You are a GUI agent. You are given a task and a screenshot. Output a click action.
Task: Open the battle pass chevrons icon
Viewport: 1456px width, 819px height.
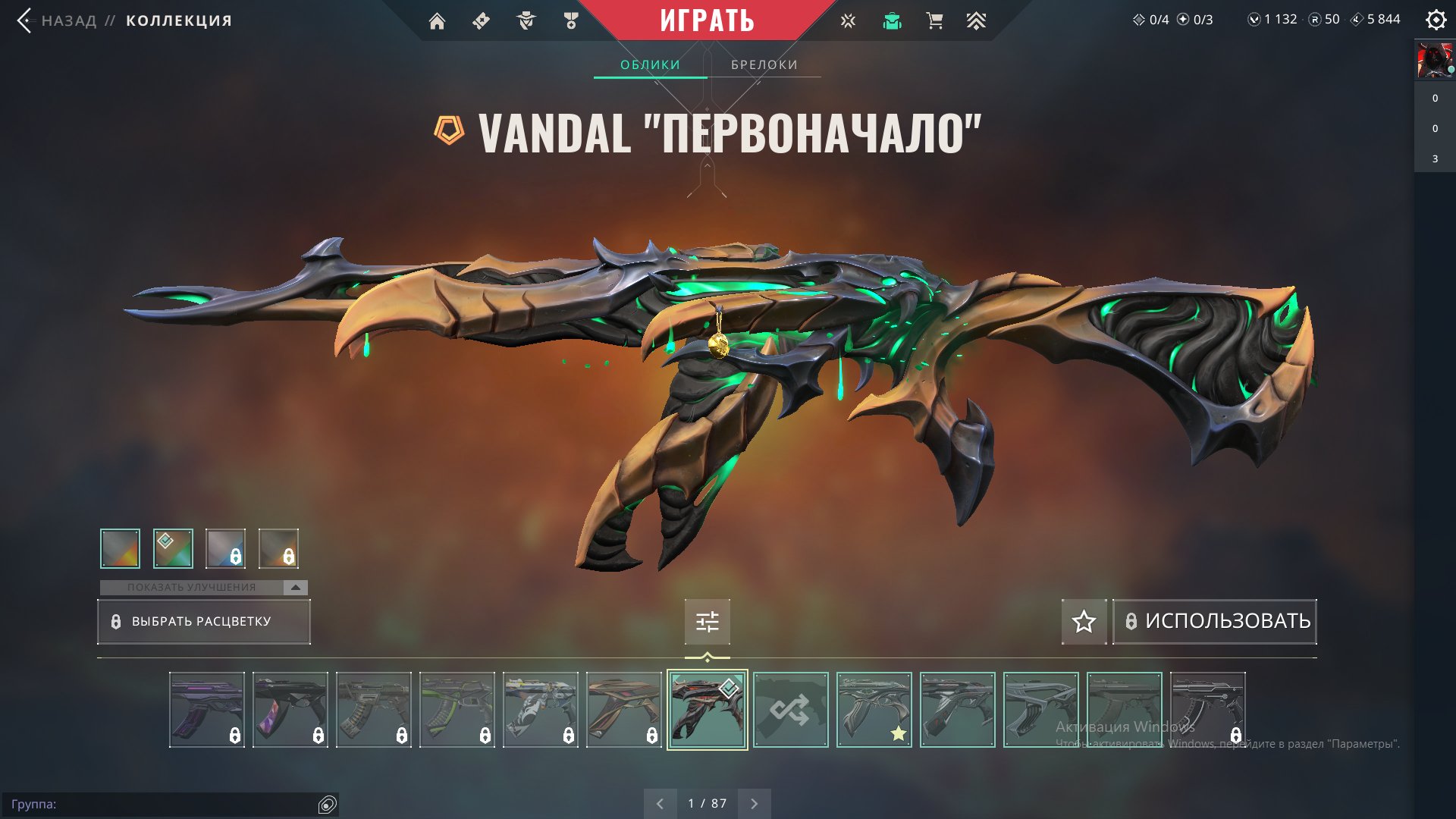[x=976, y=21]
